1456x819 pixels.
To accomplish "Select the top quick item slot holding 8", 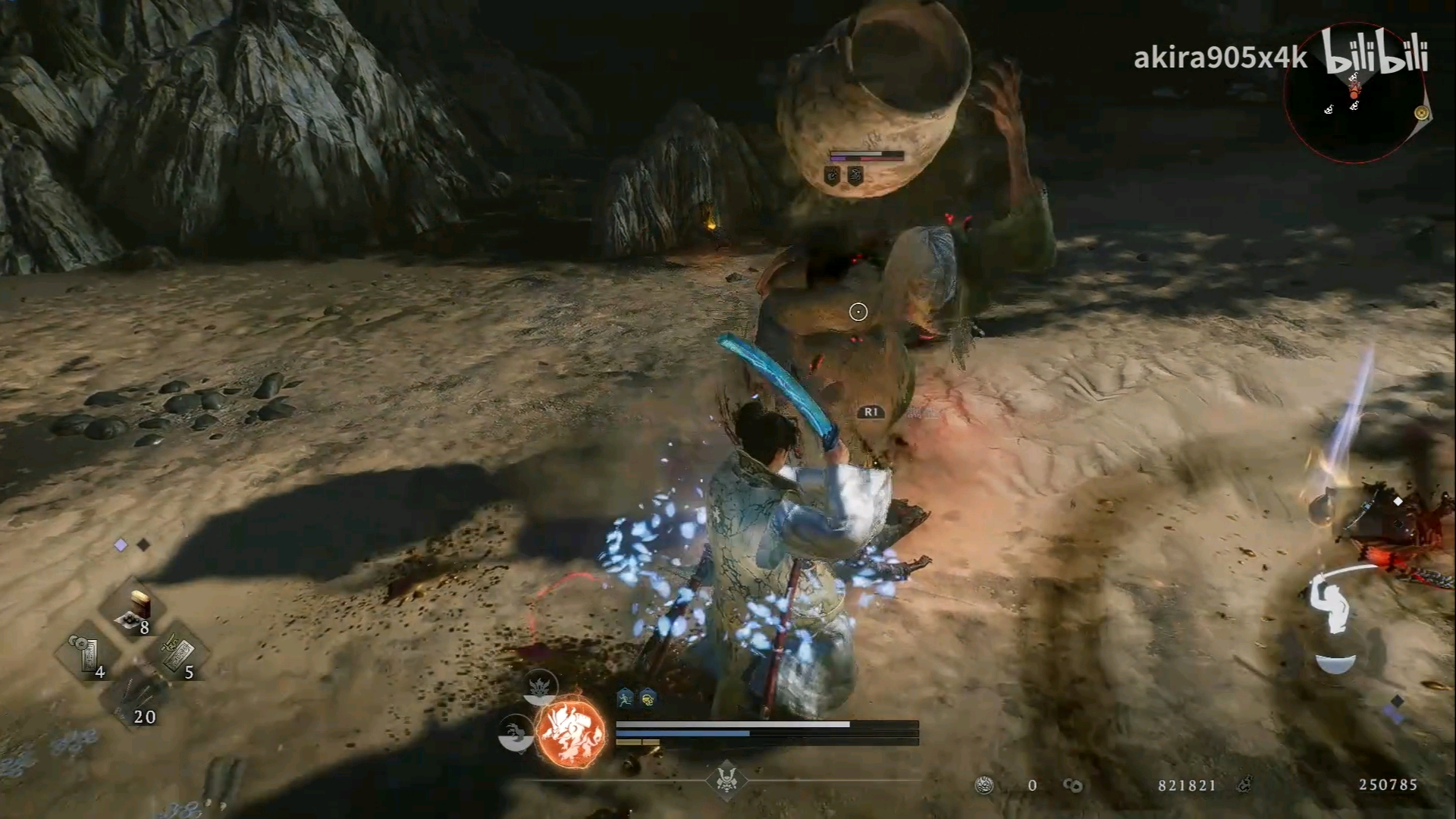I will pos(135,612).
